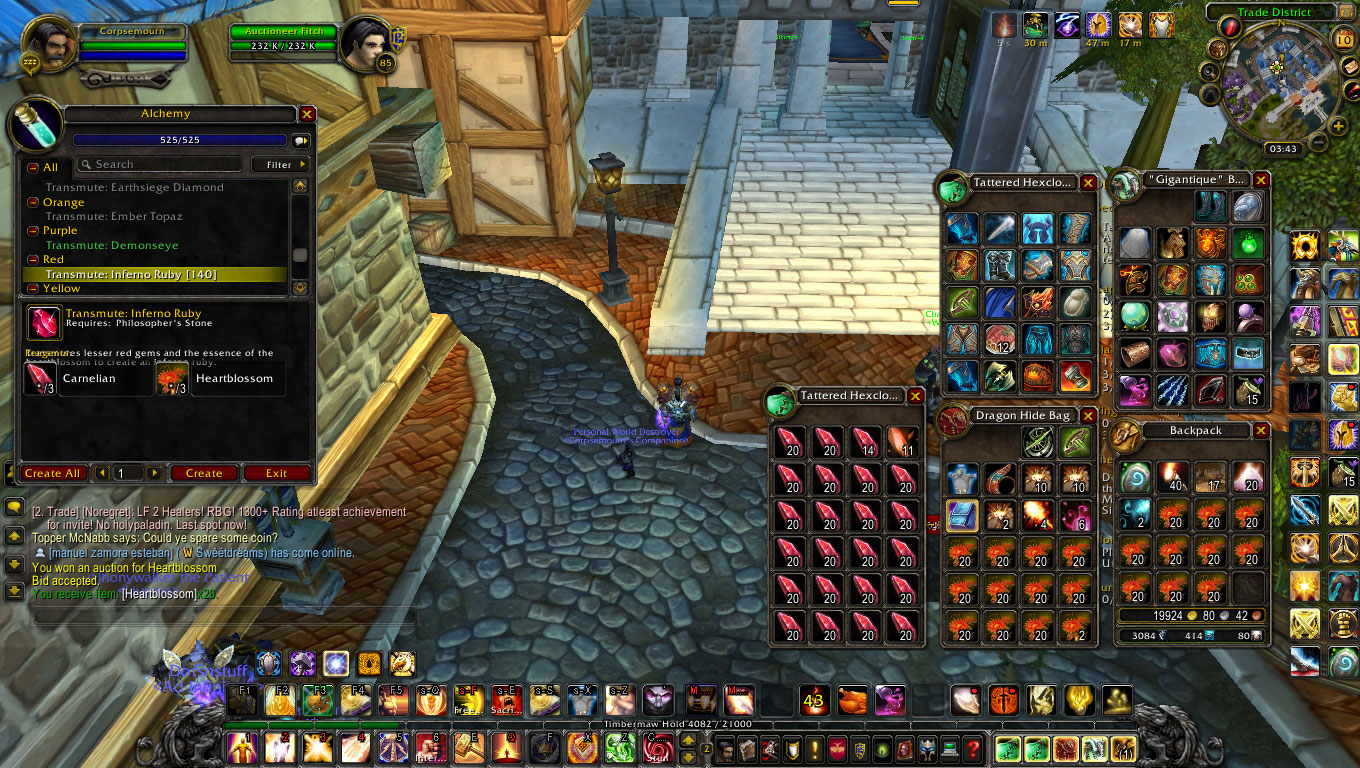Screen dimensions: 1360x768
Task: Increase the craft quantity with right arrow
Action: 154,473
